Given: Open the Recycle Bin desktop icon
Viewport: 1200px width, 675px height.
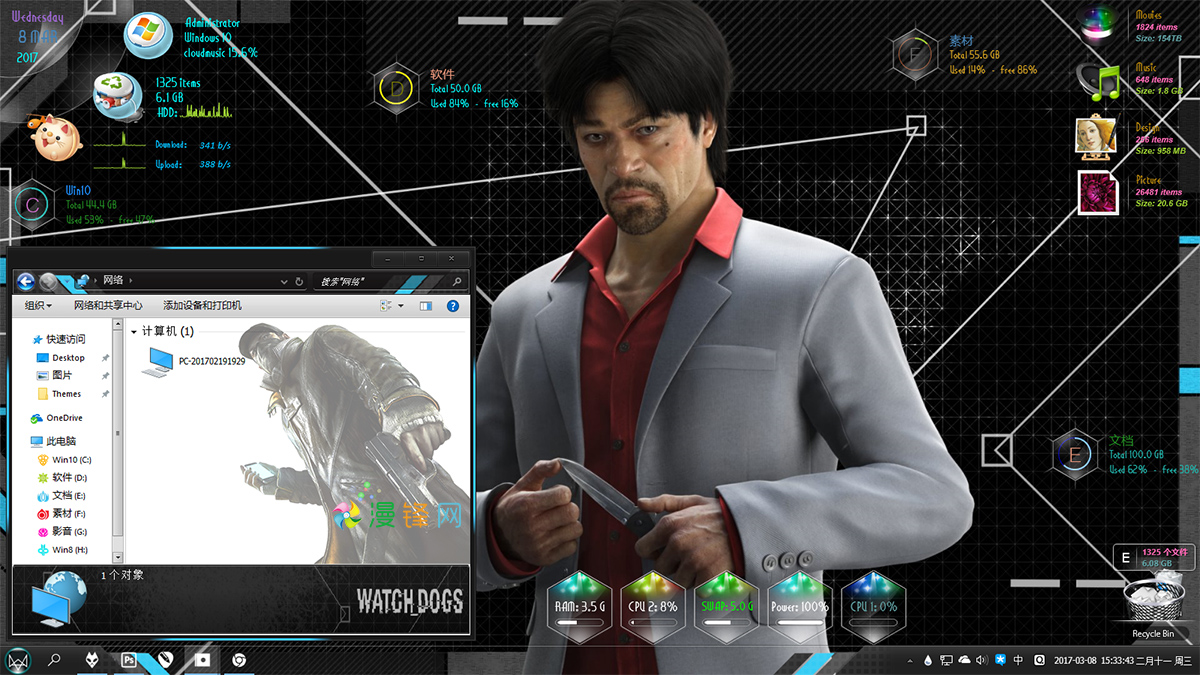Looking at the screenshot, I should (1152, 605).
